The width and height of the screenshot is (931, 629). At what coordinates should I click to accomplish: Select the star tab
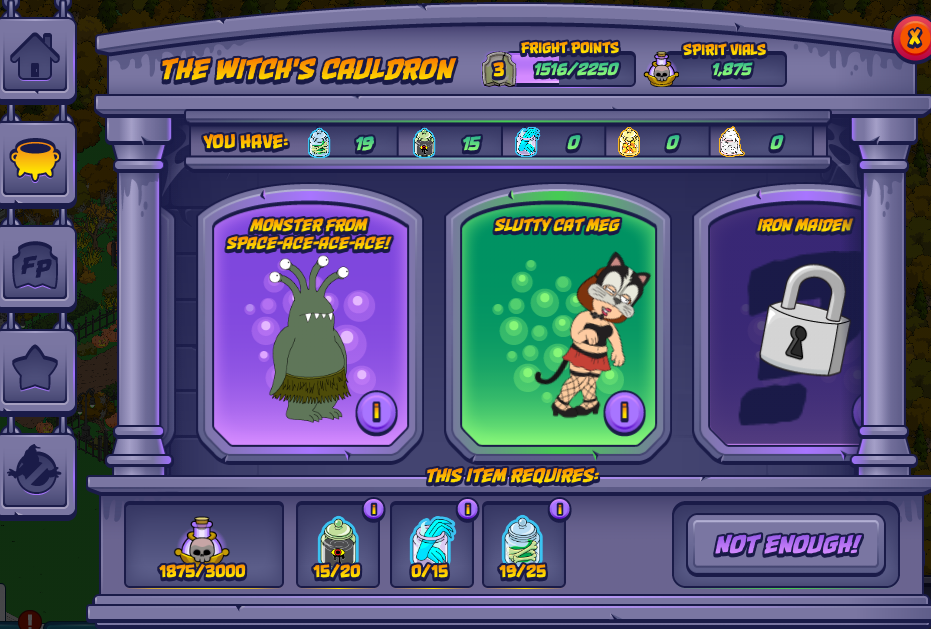coord(35,370)
